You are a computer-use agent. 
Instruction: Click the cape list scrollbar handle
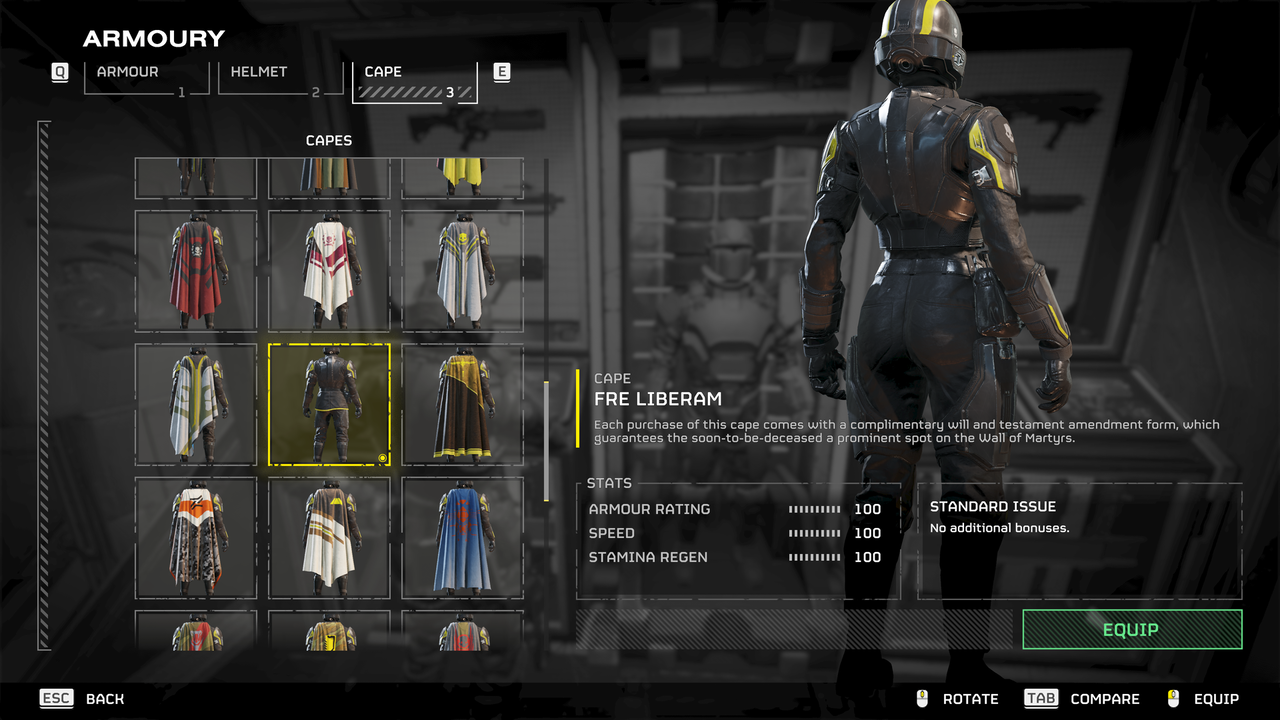click(x=546, y=440)
